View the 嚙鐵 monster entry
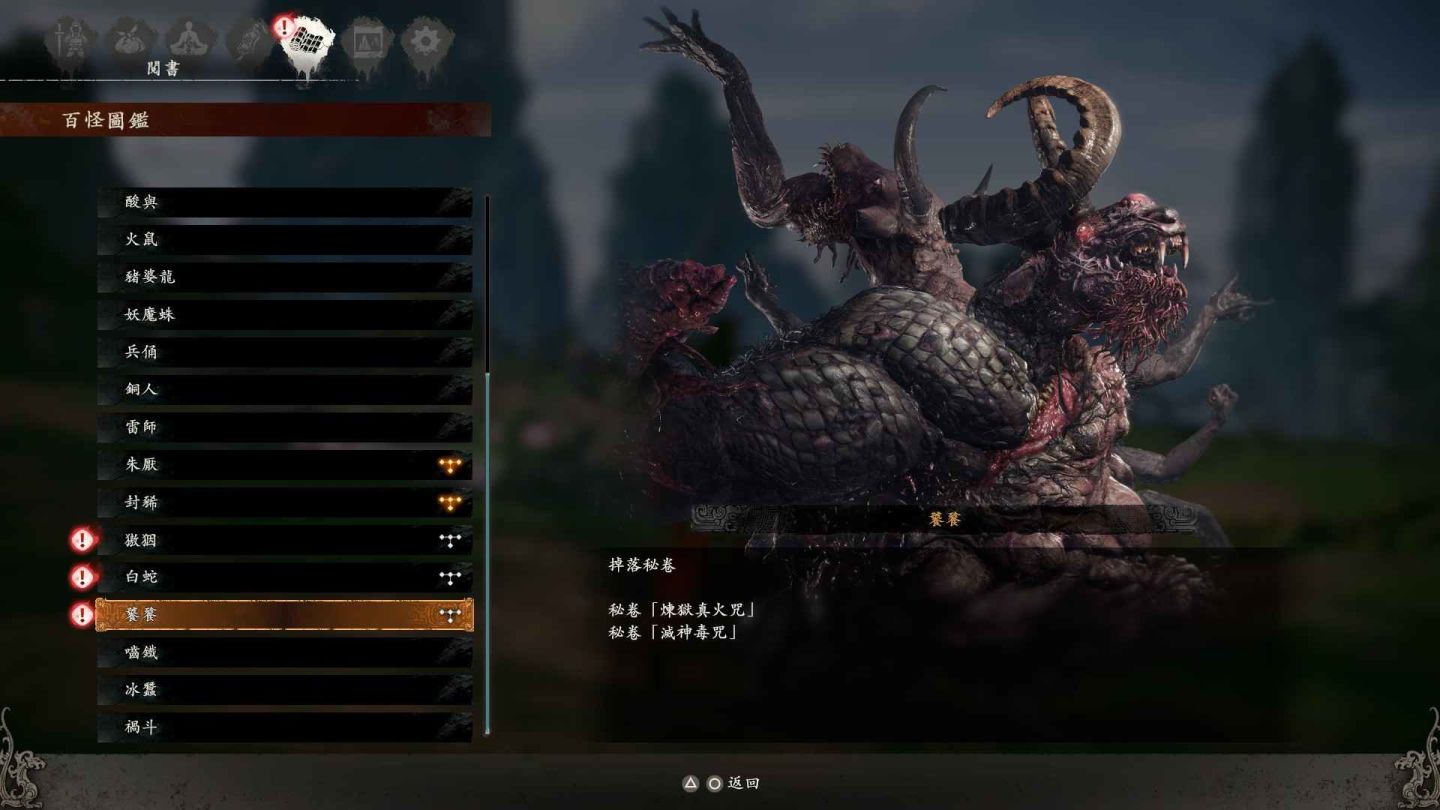Screen dimensions: 1440x810 (x=284, y=653)
